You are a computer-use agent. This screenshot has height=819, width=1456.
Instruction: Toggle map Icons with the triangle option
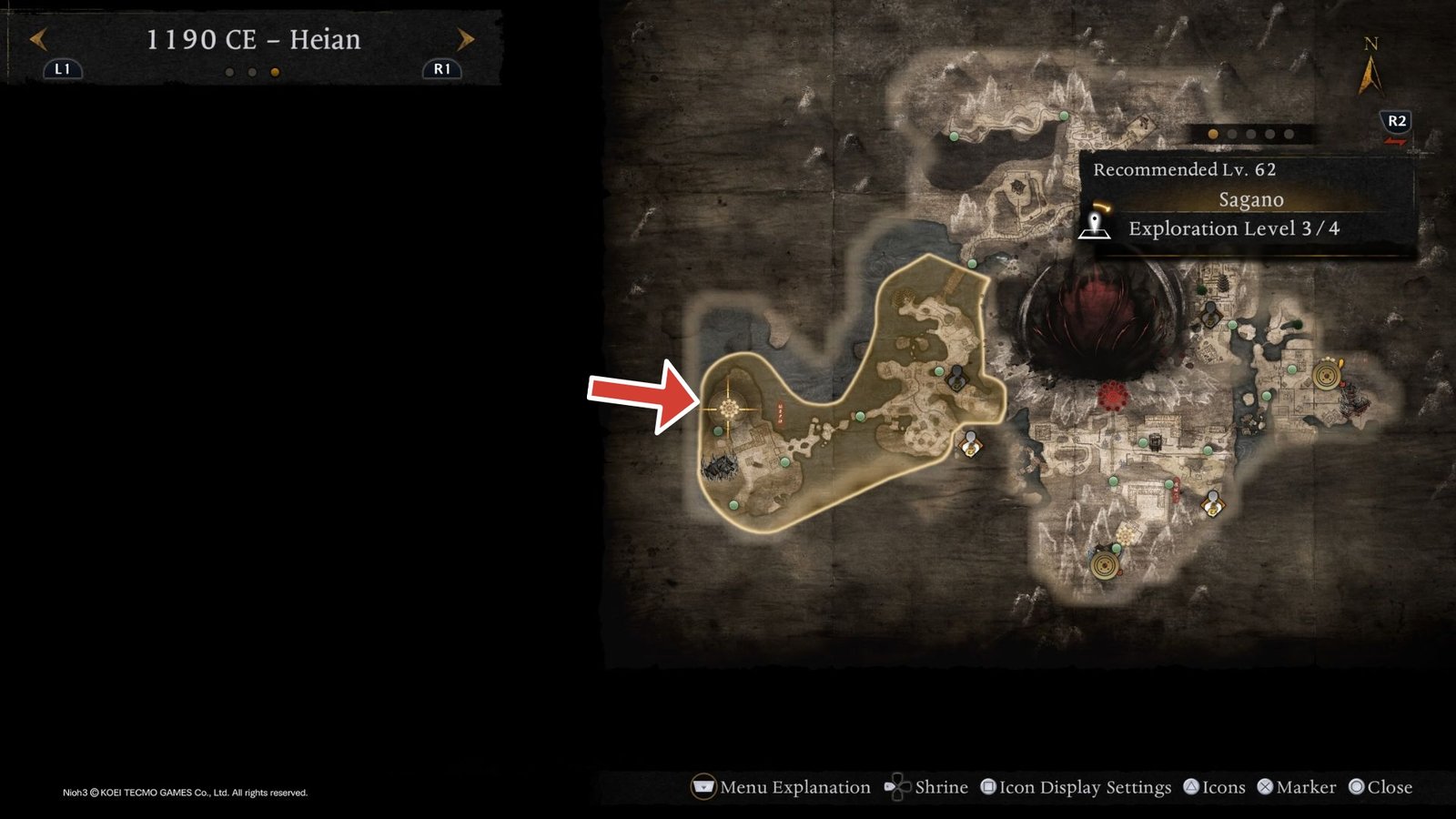click(x=1219, y=787)
